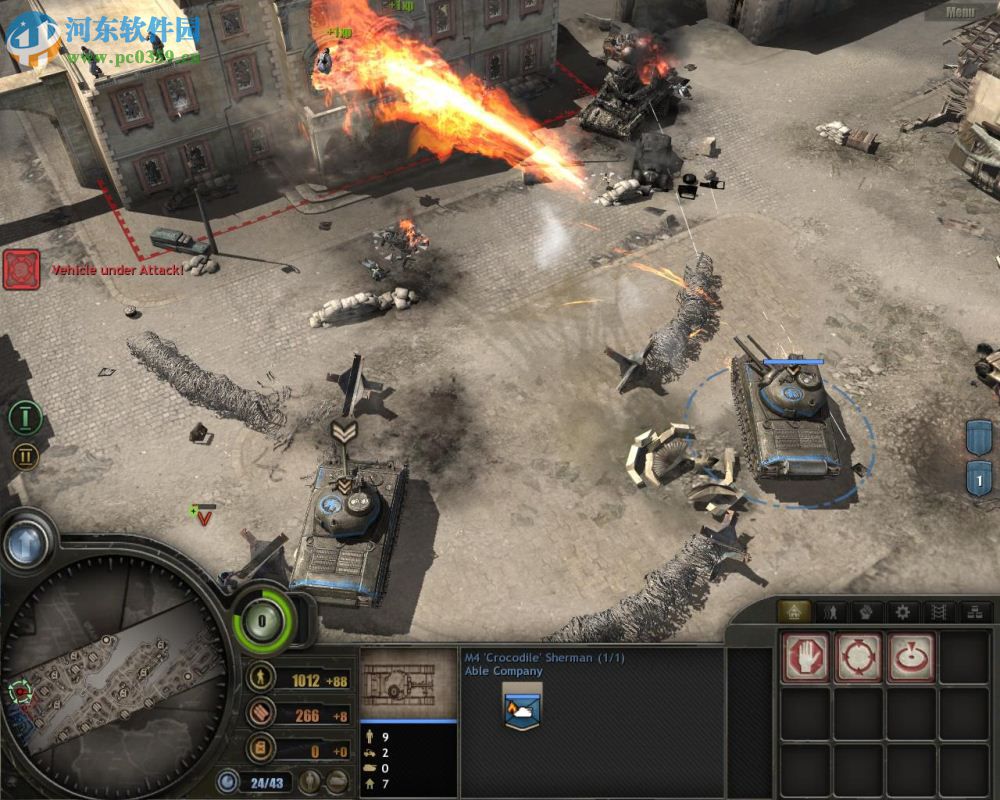Activate the Stop command (red hand icon)

805,658
